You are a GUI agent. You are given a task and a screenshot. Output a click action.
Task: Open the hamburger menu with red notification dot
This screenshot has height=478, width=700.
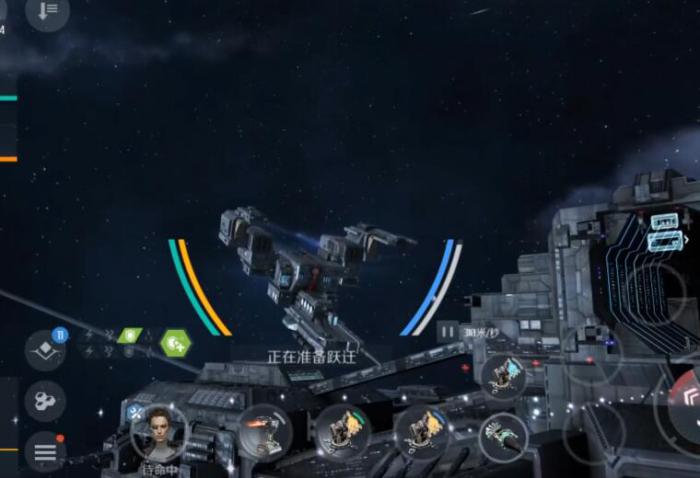click(45, 453)
